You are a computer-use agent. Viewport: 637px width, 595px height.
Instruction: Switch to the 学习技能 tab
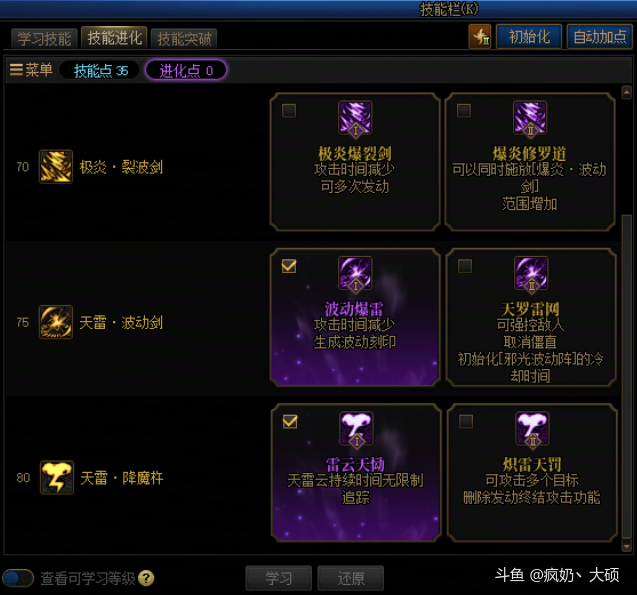(x=44, y=39)
